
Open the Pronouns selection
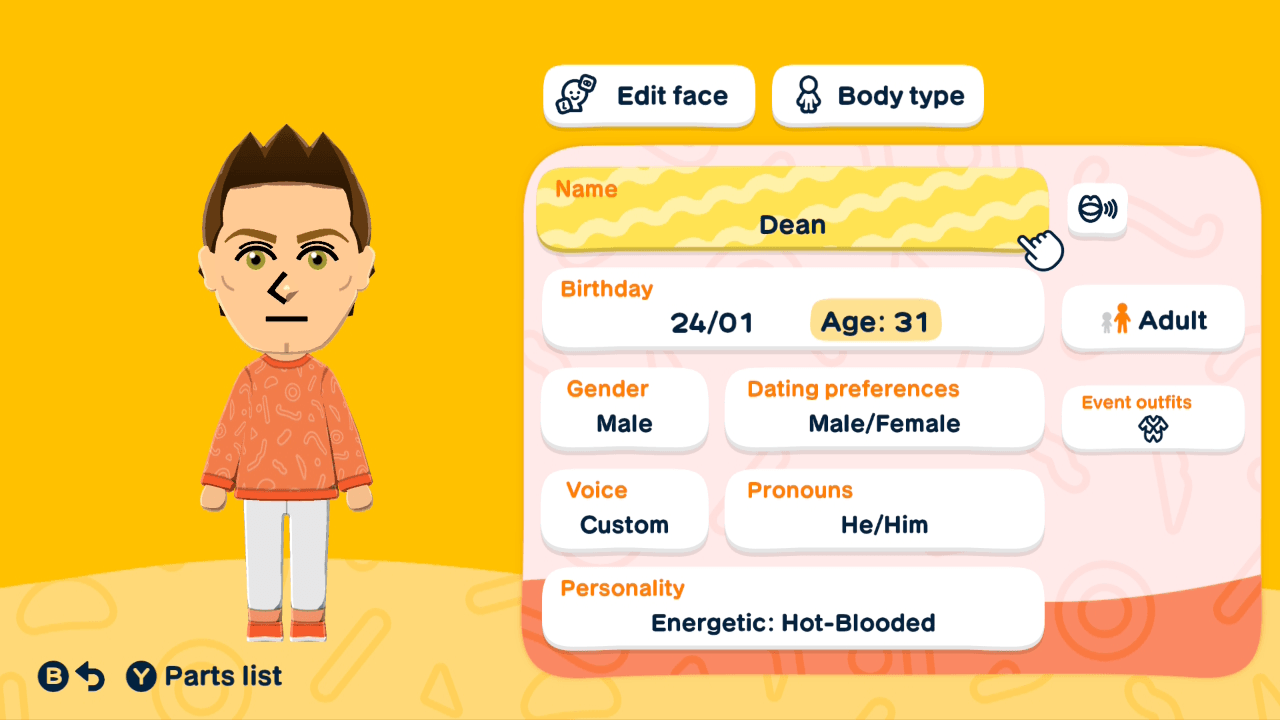pyautogui.click(x=884, y=510)
